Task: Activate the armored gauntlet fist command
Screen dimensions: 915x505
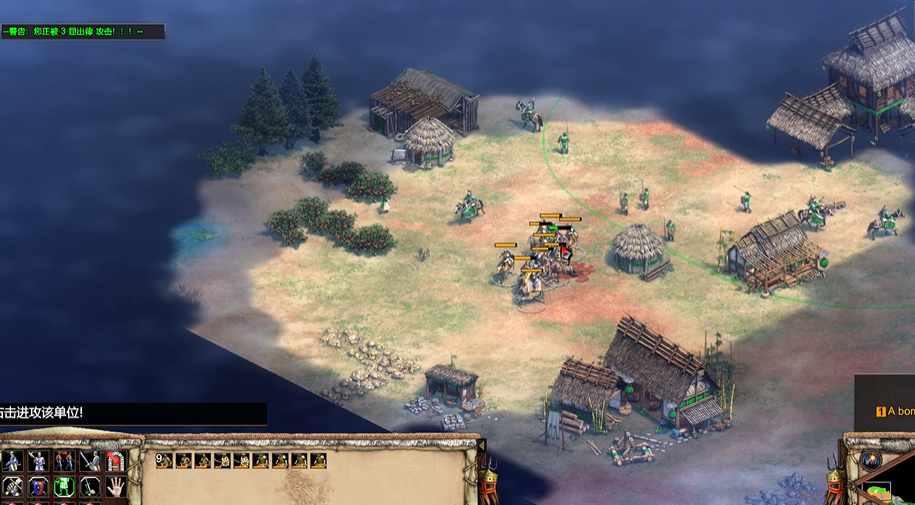Action: point(11,486)
